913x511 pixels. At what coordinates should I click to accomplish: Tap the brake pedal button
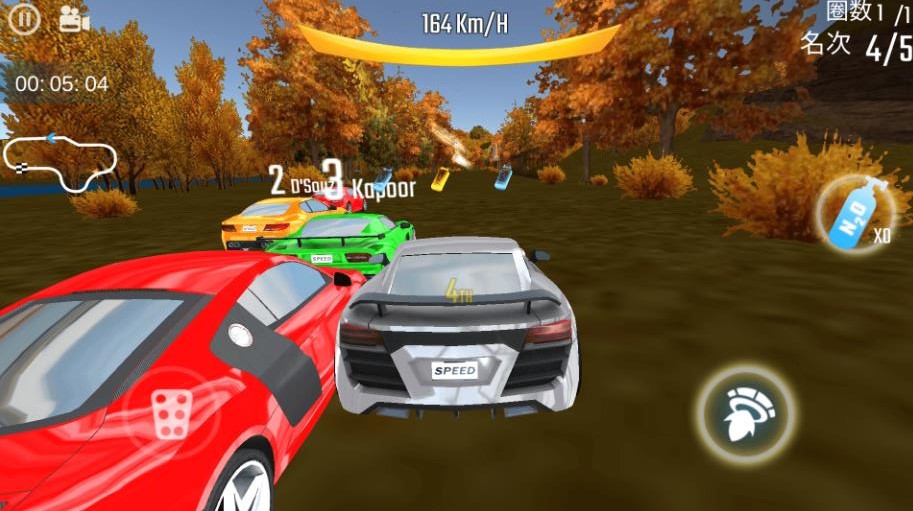(171, 411)
